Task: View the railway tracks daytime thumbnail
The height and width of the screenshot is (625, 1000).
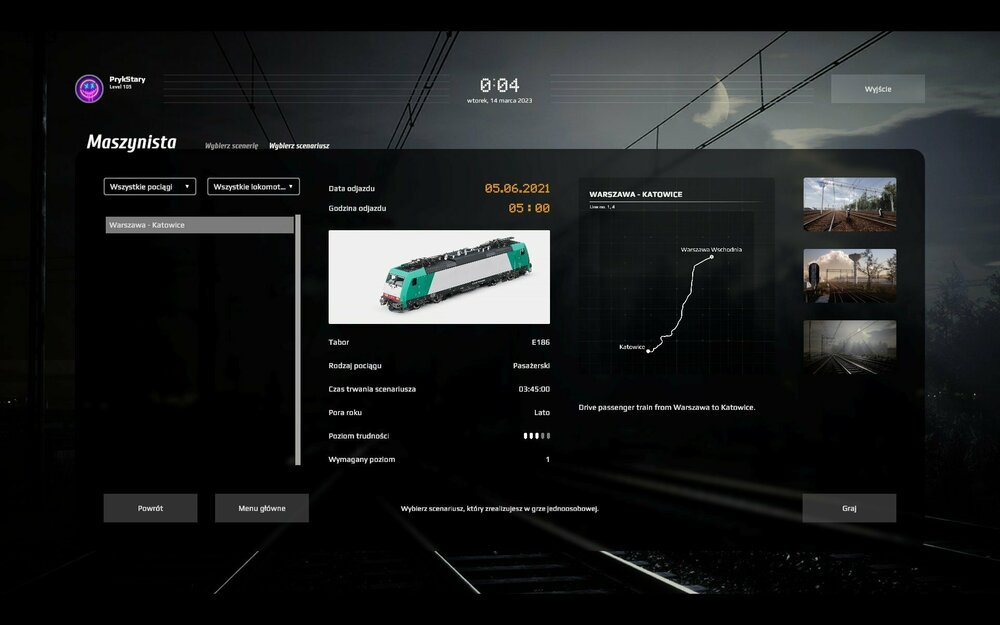Action: pyautogui.click(x=849, y=204)
